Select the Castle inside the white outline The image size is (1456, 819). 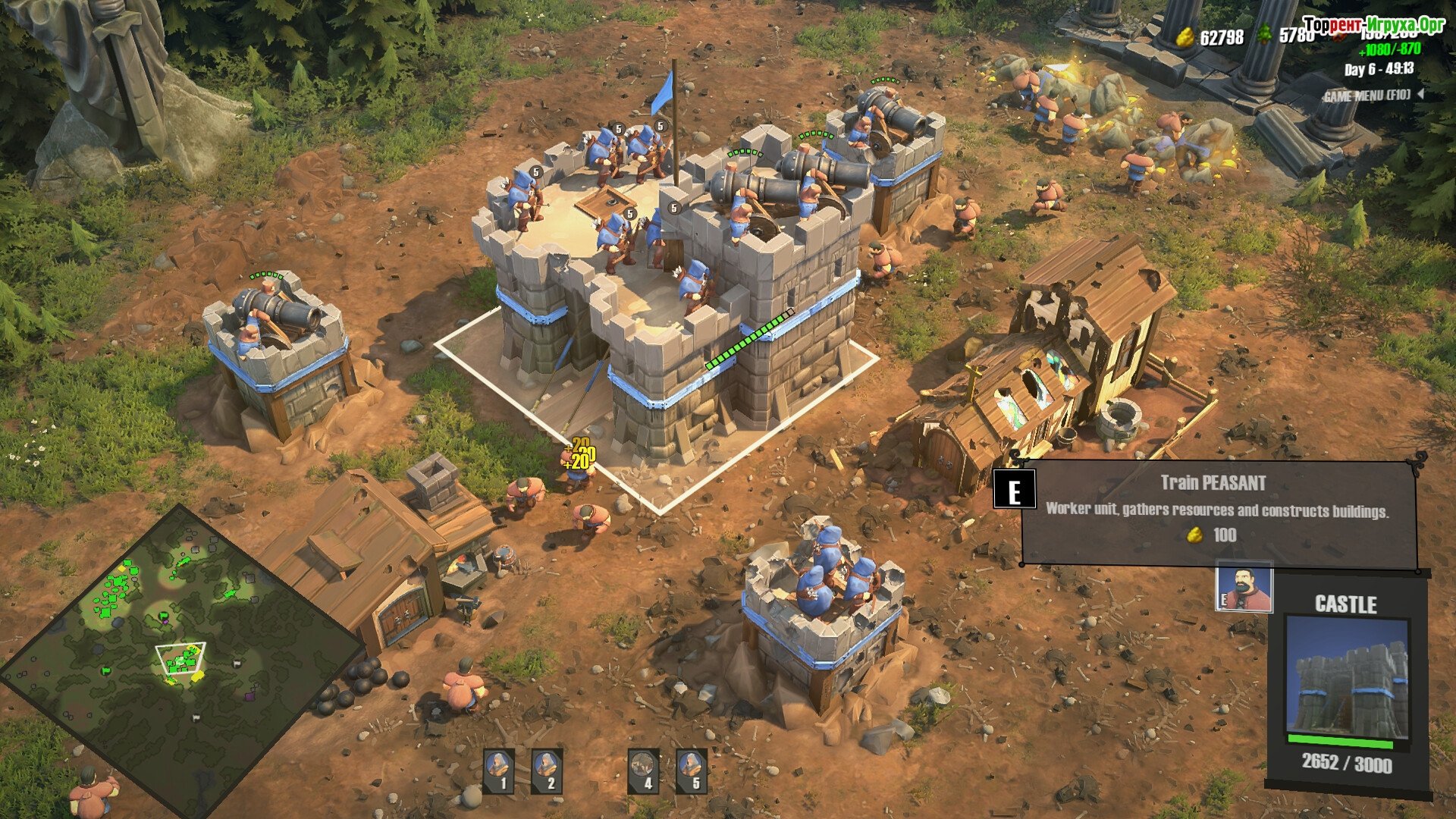coord(667,318)
